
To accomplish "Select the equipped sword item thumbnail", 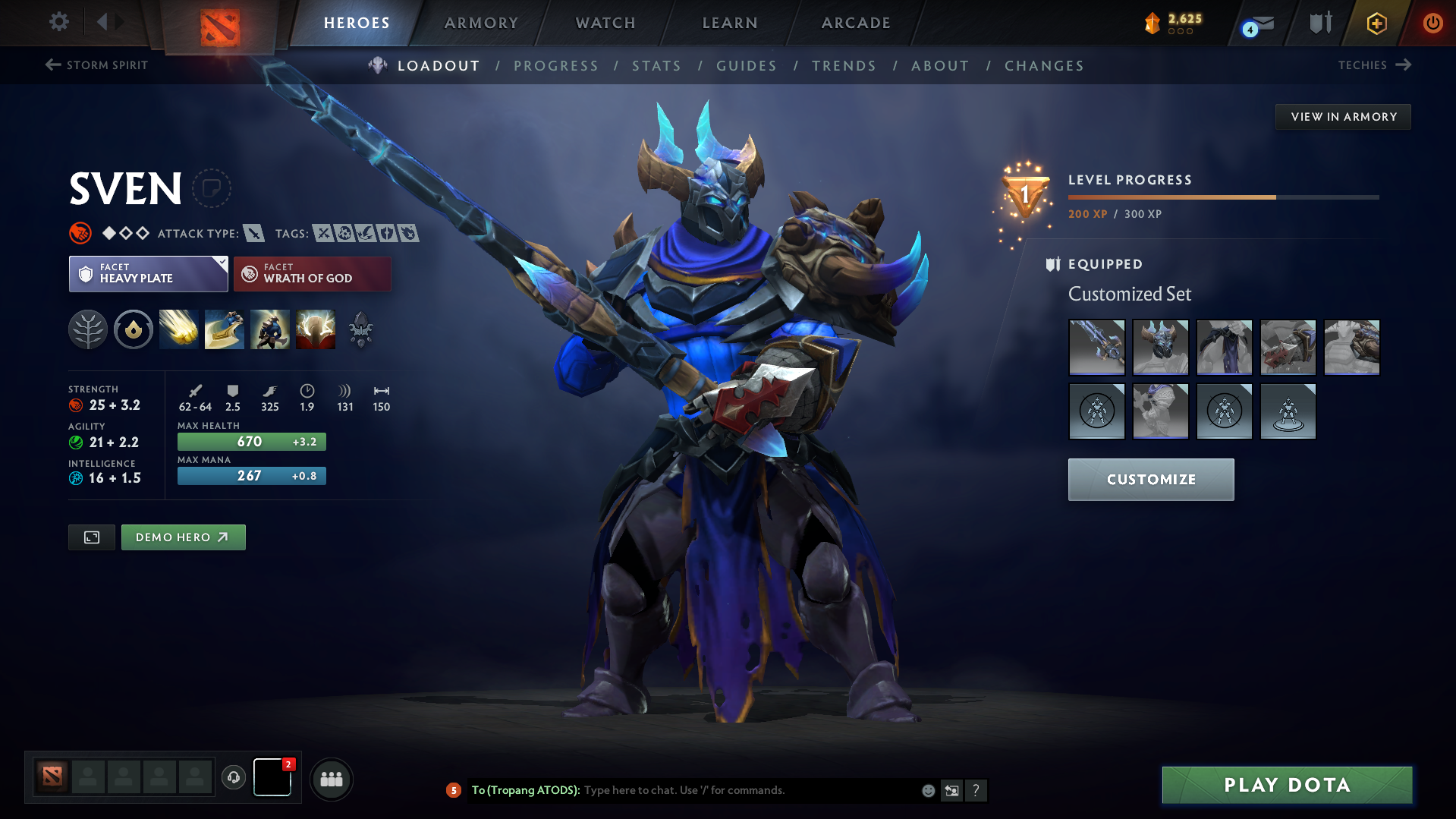I will click(1097, 348).
